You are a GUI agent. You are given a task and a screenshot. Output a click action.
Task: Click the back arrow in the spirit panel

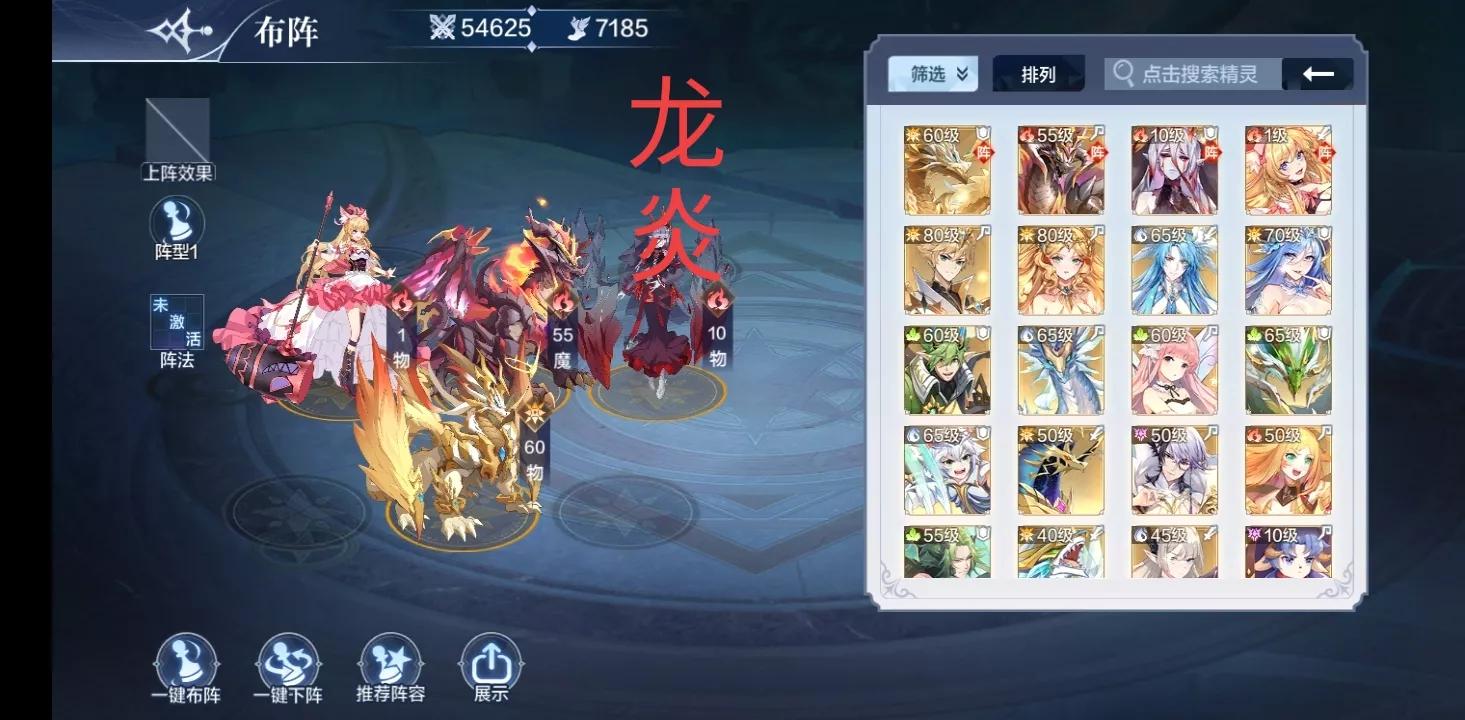tap(1319, 72)
